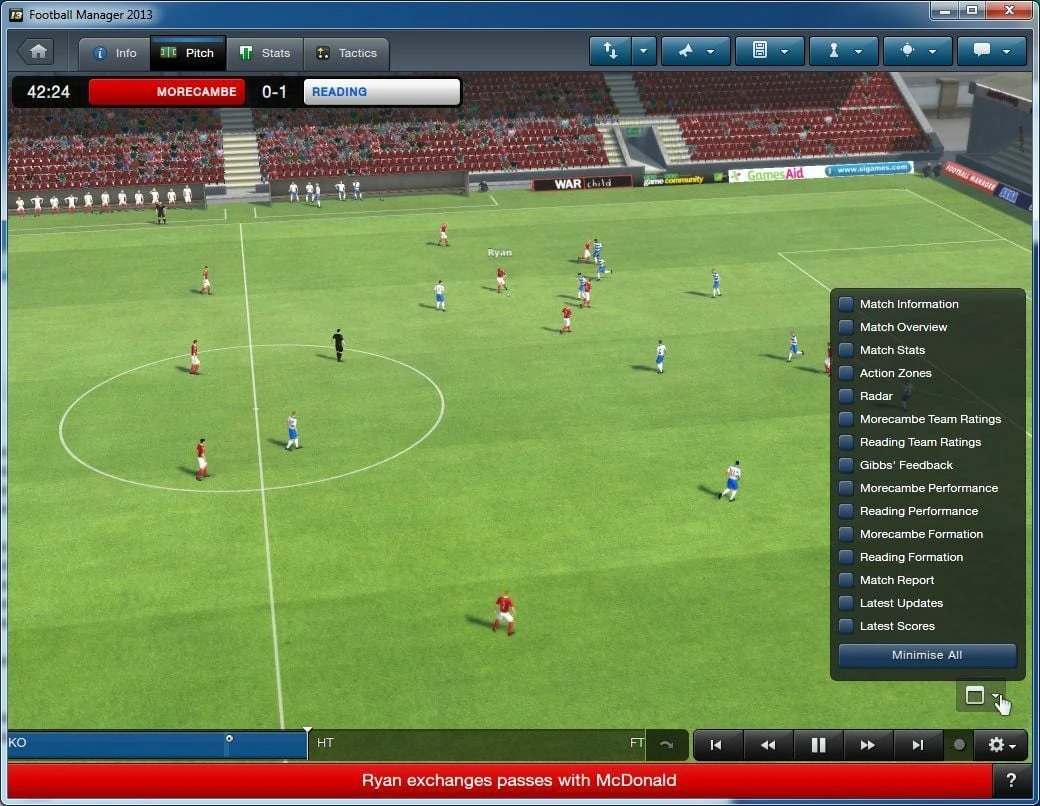Viewport: 1040px width, 806px height.
Task: Turn on Latest Scores widget
Action: click(x=846, y=626)
